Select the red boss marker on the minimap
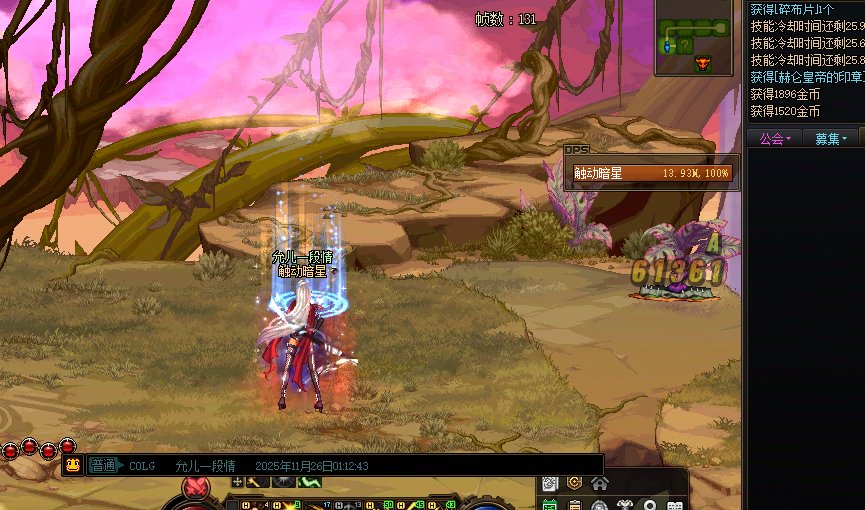Screen dimensions: 865x510 click(700, 64)
